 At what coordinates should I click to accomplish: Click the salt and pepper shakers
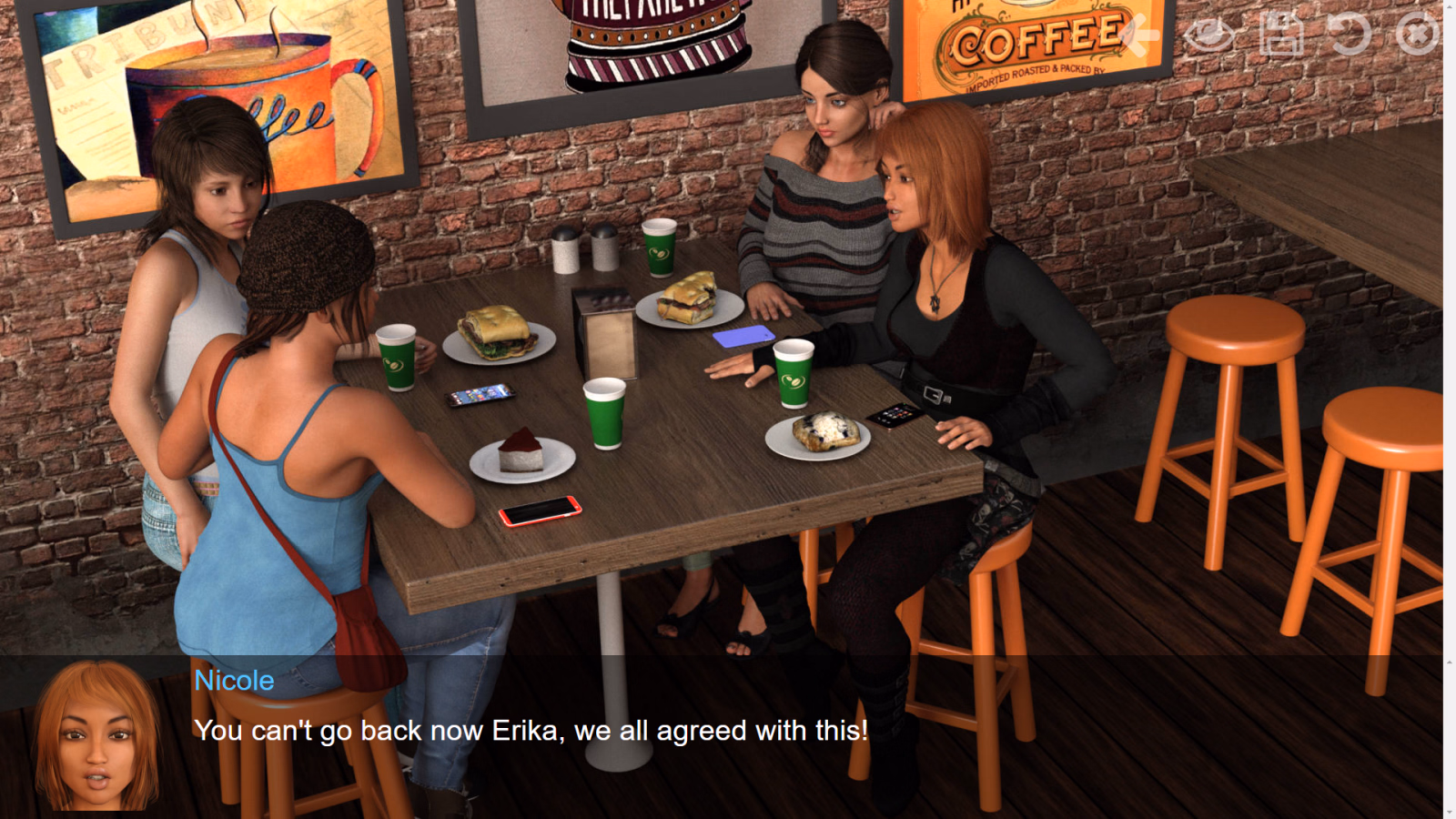[583, 255]
